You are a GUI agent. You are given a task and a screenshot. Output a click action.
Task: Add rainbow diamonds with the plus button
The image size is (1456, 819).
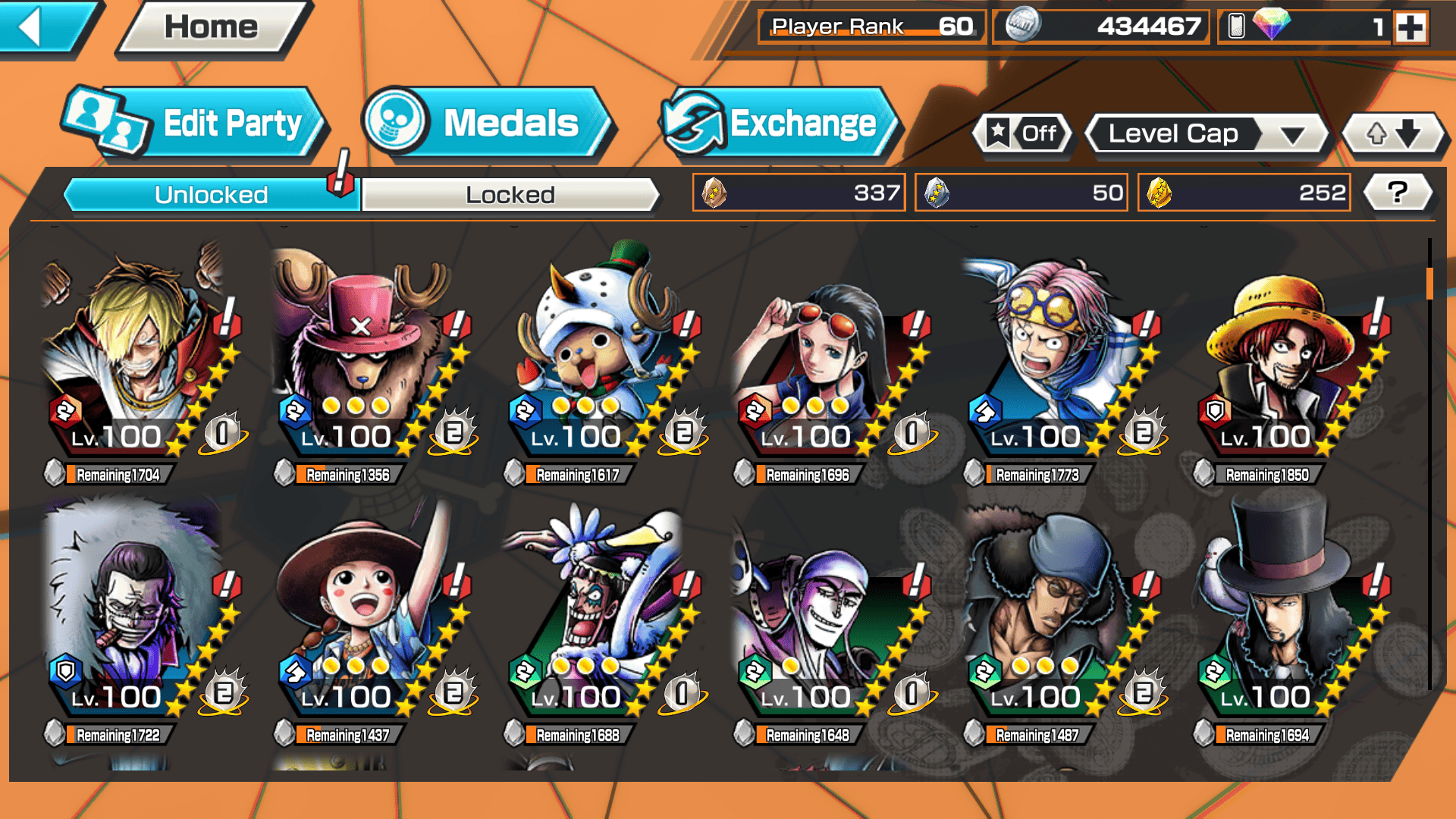click(1410, 28)
